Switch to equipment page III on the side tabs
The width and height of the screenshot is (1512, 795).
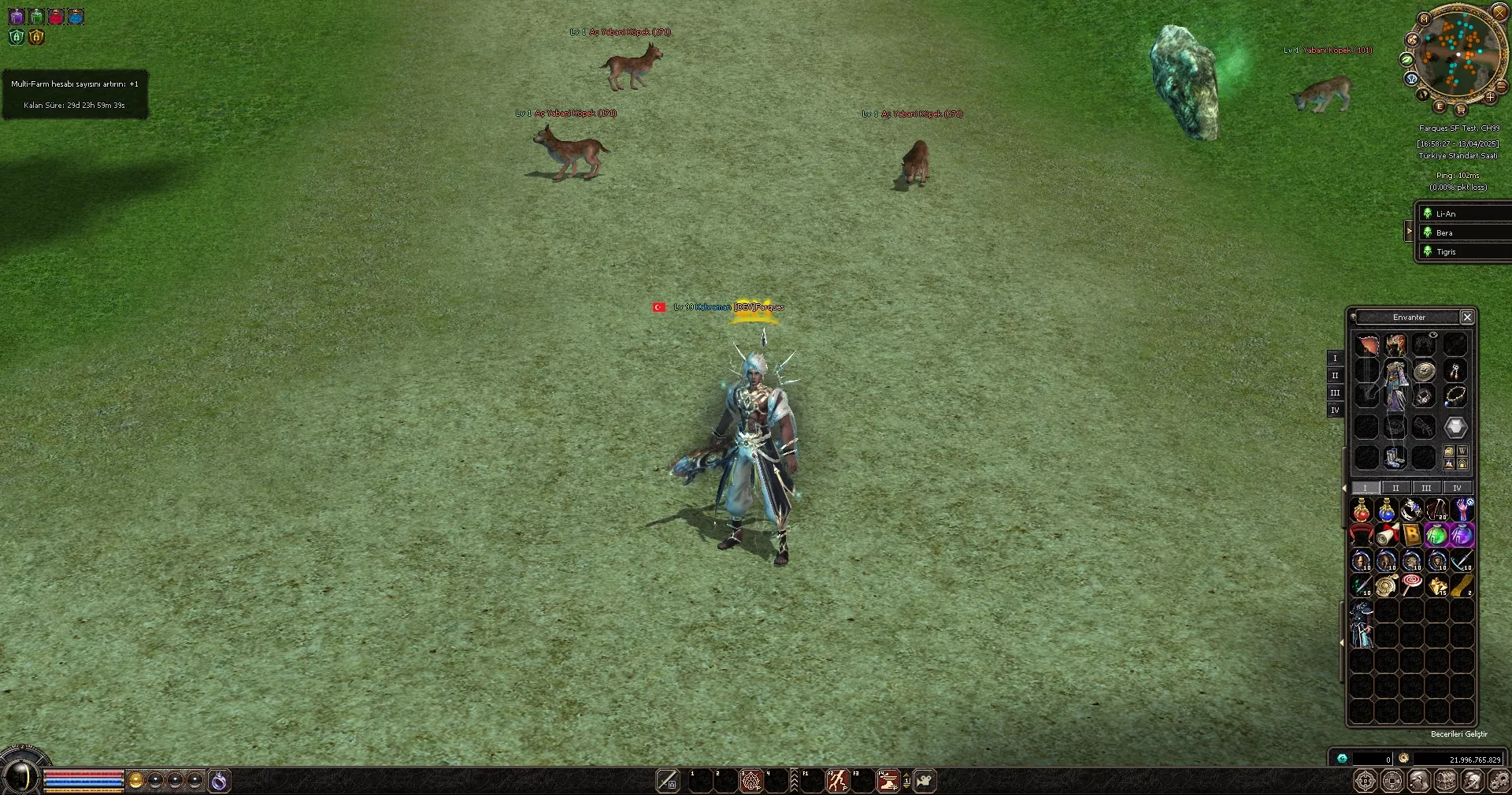click(1335, 392)
